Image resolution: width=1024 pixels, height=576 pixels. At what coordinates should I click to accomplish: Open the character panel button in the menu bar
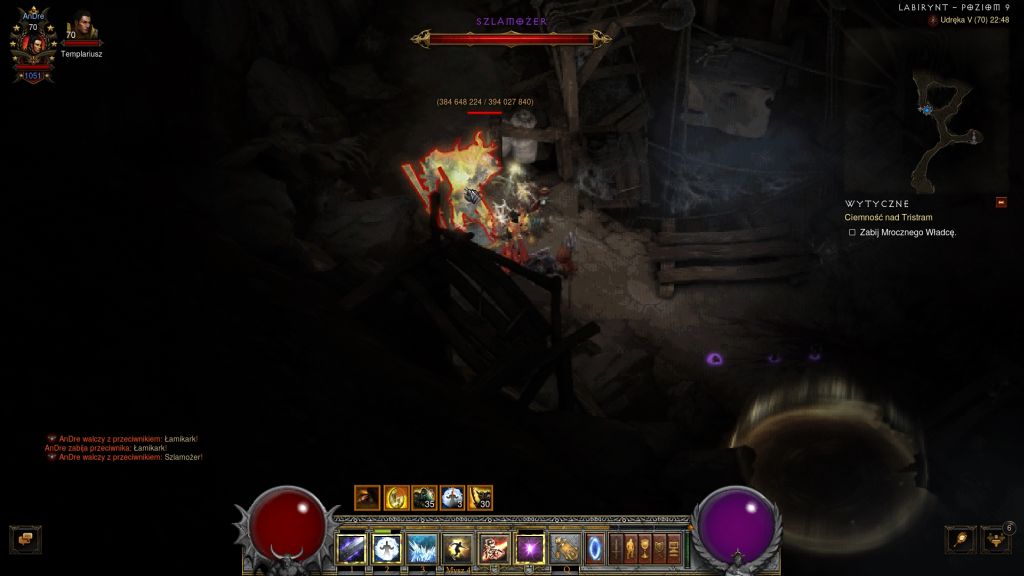click(630, 548)
